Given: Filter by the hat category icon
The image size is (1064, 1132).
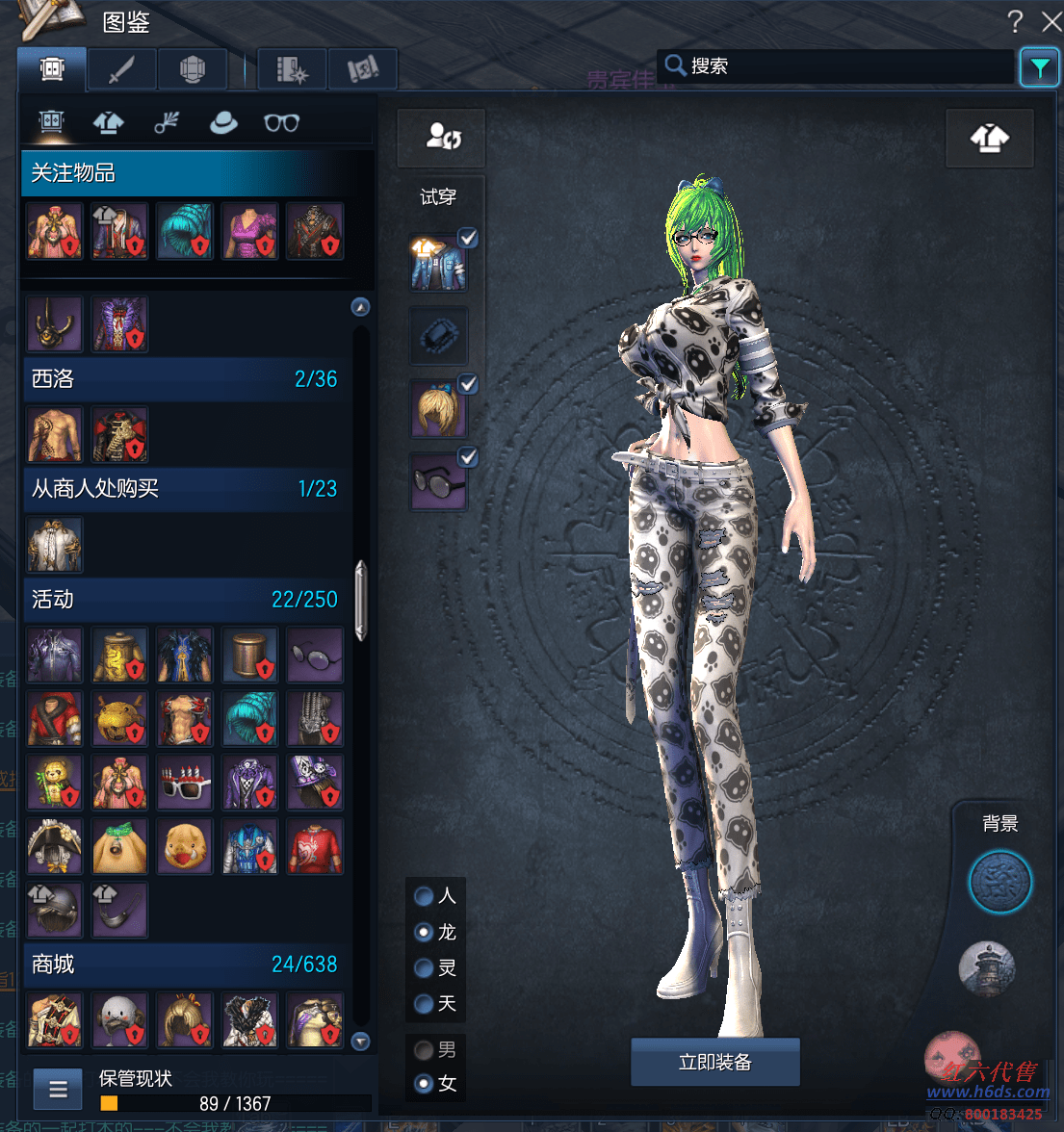Looking at the screenshot, I should pos(223,123).
